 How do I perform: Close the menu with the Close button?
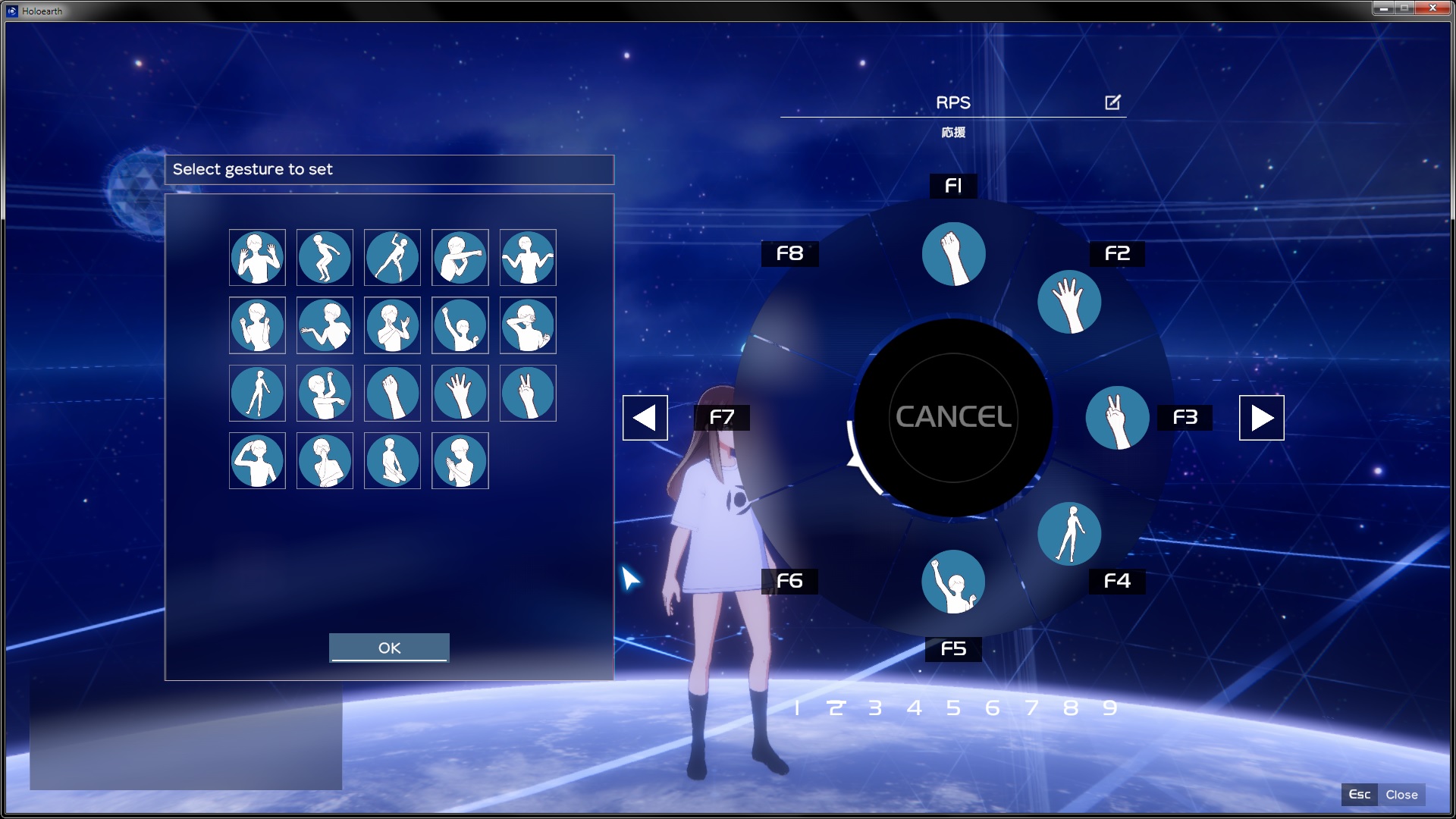click(x=1401, y=795)
